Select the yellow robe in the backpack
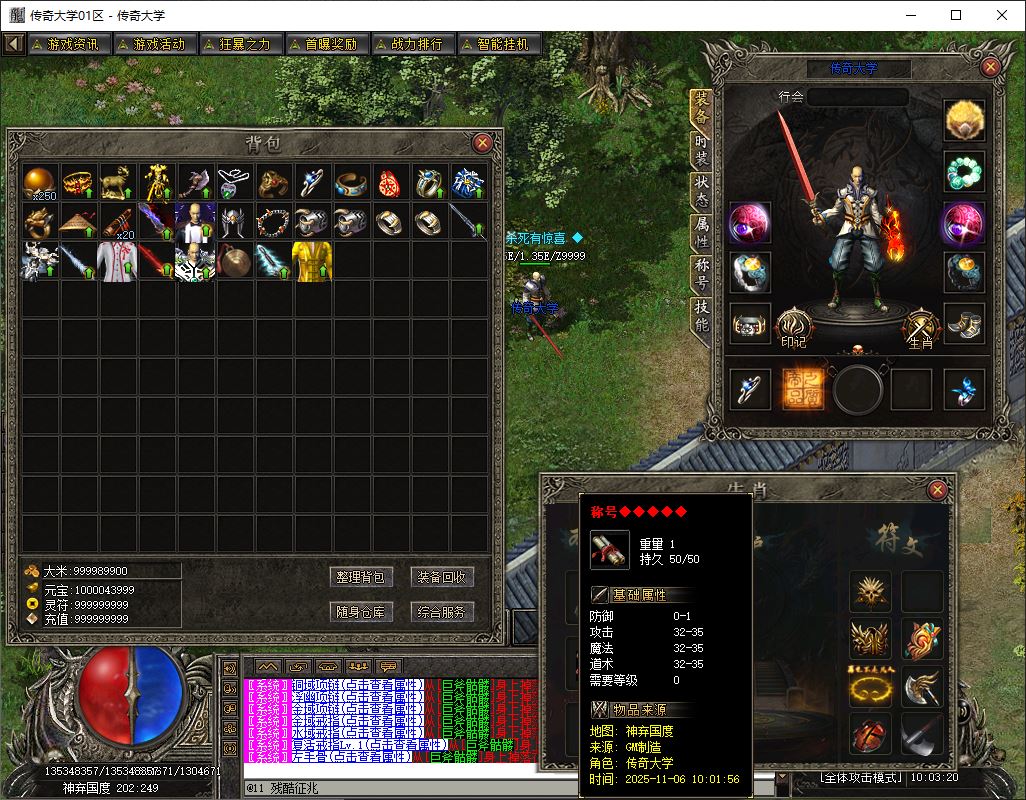This screenshot has width=1026, height=800. point(312,260)
